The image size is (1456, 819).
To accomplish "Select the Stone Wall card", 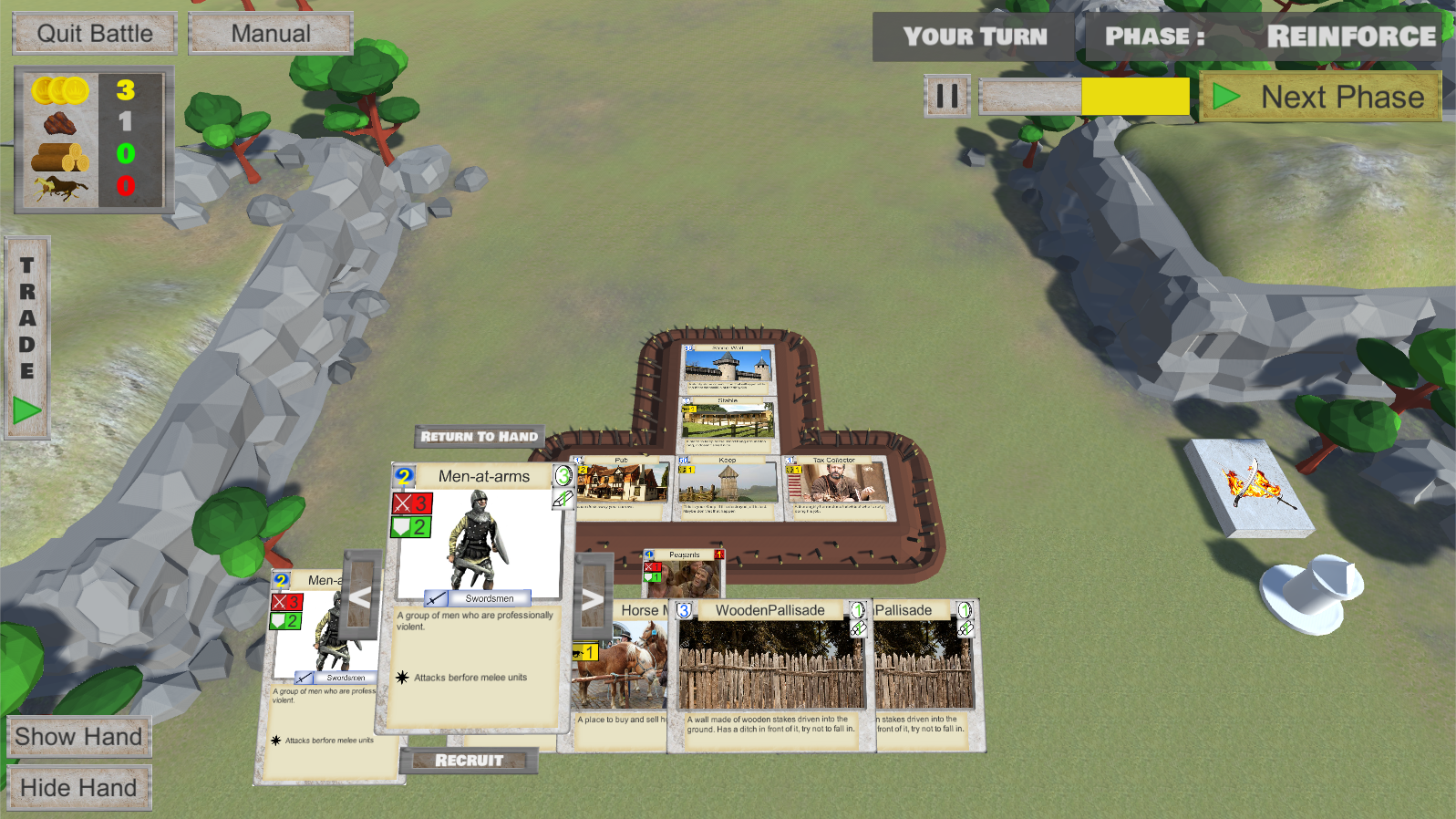I will click(x=728, y=368).
